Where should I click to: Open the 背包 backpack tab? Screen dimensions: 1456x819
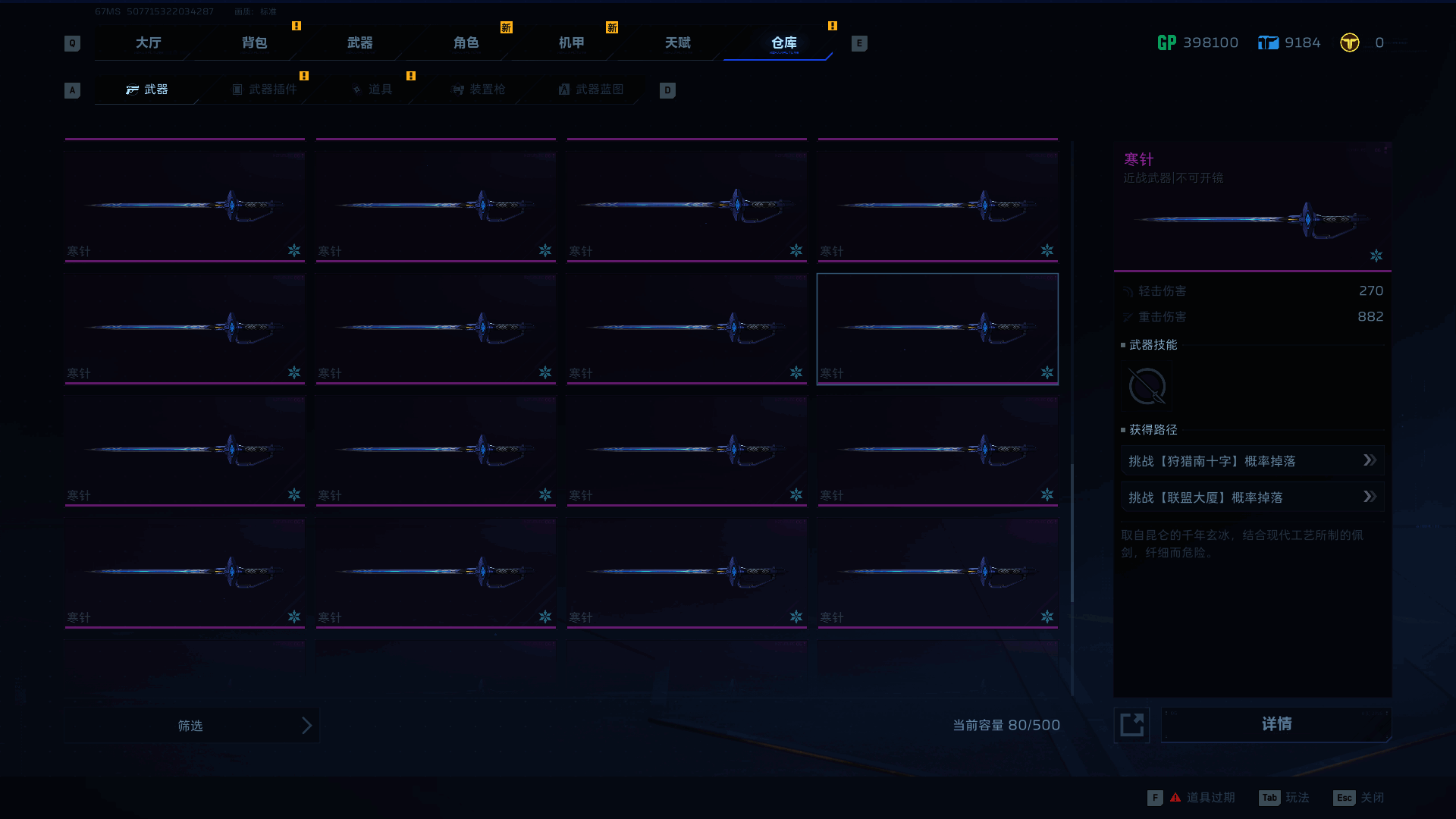(254, 43)
